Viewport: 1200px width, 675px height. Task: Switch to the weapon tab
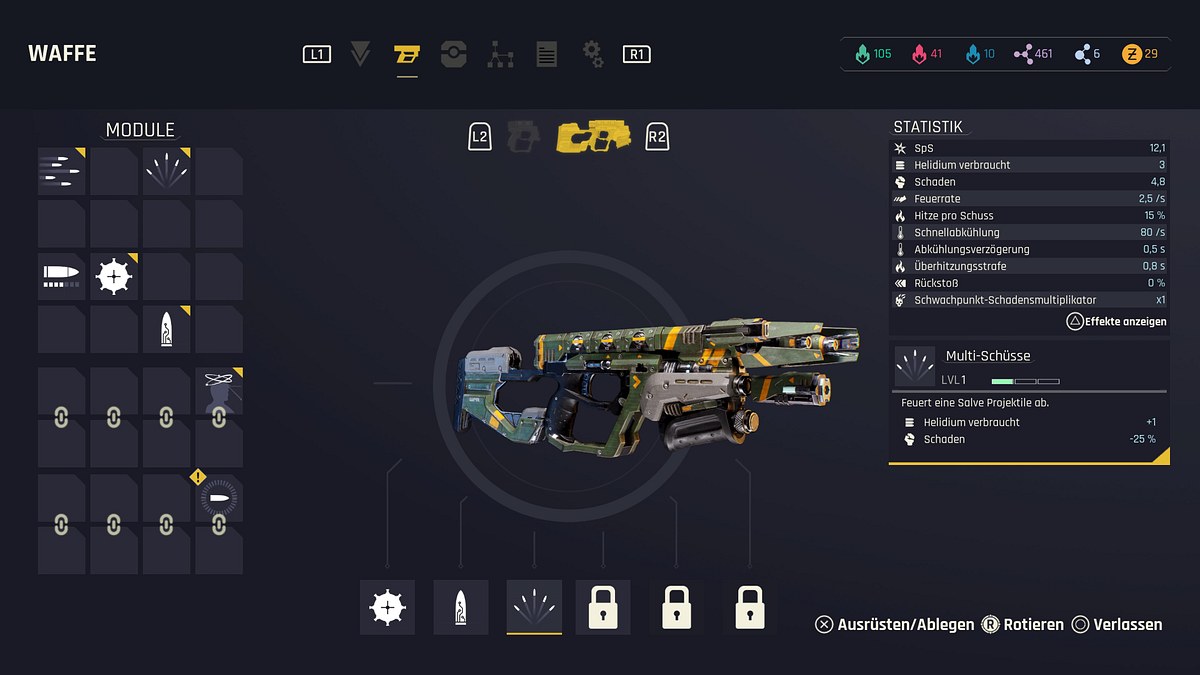pyautogui.click(x=406, y=54)
